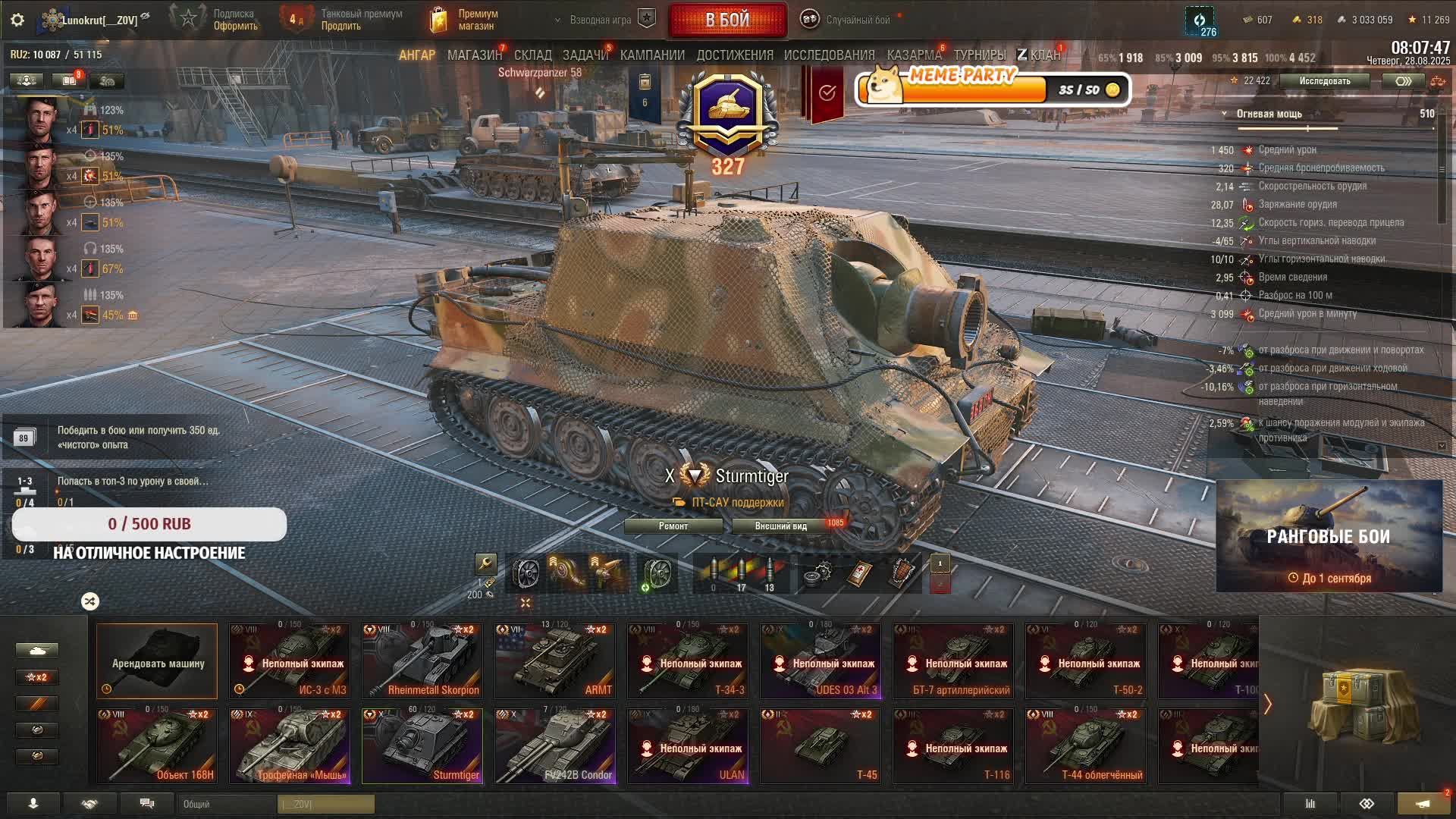Open the СКЛАД tab
1456x819 pixels.
click(x=532, y=55)
